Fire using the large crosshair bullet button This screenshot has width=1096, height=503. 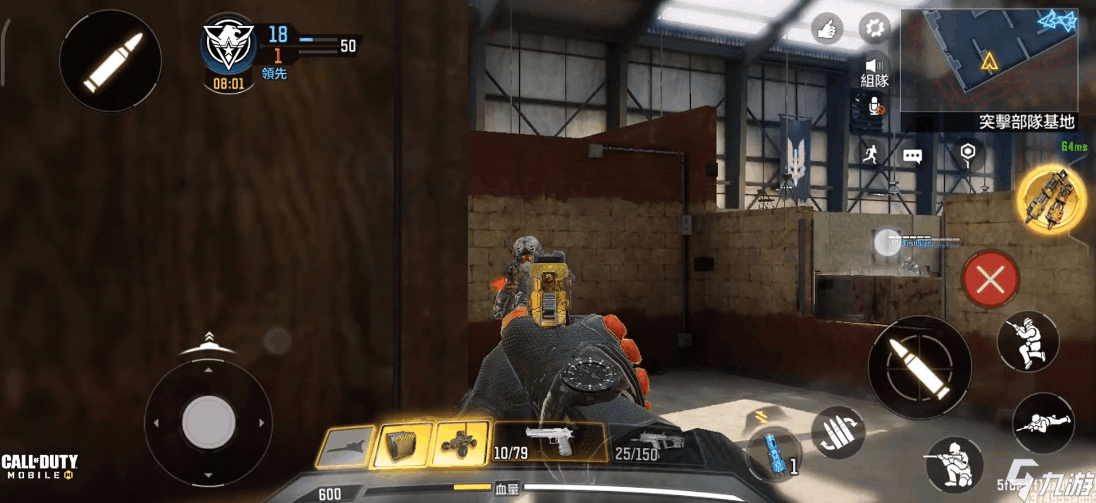point(919,366)
